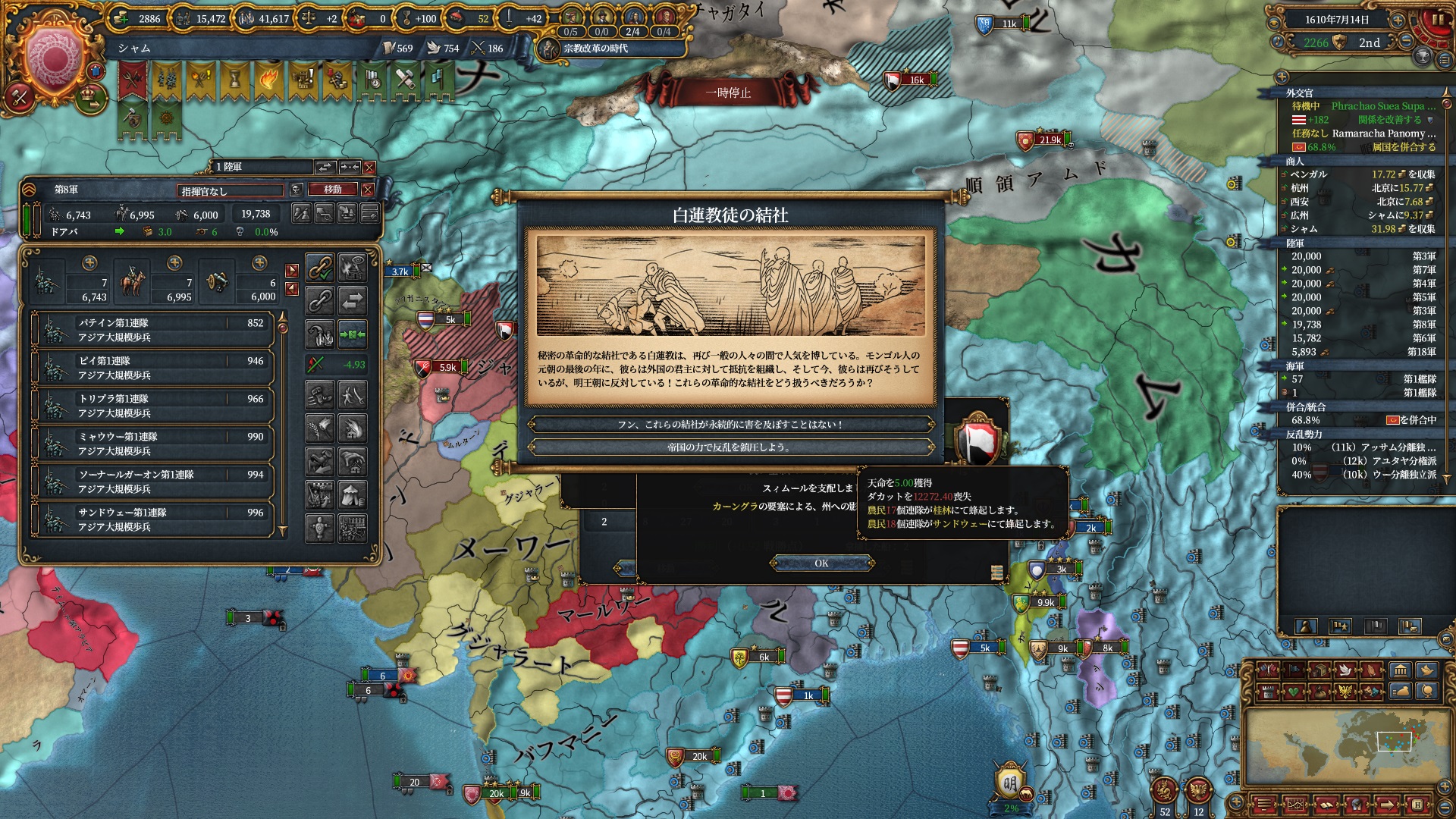1456x819 pixels.
Task: Choose the "フン、これらの結社" event option
Action: [x=730, y=425]
